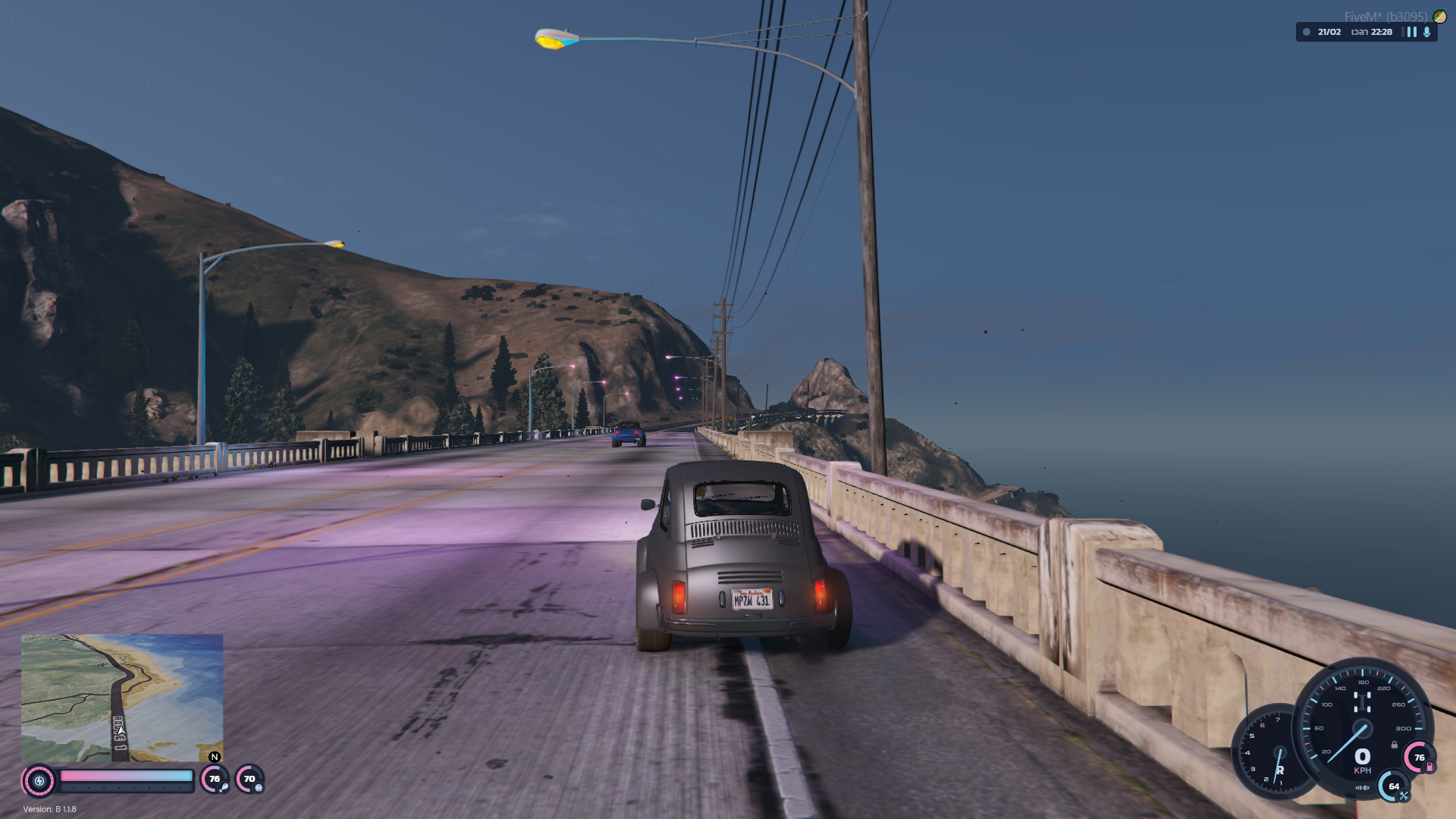Click the fuel pump gauge icon
1456x819 pixels.
[1429, 767]
